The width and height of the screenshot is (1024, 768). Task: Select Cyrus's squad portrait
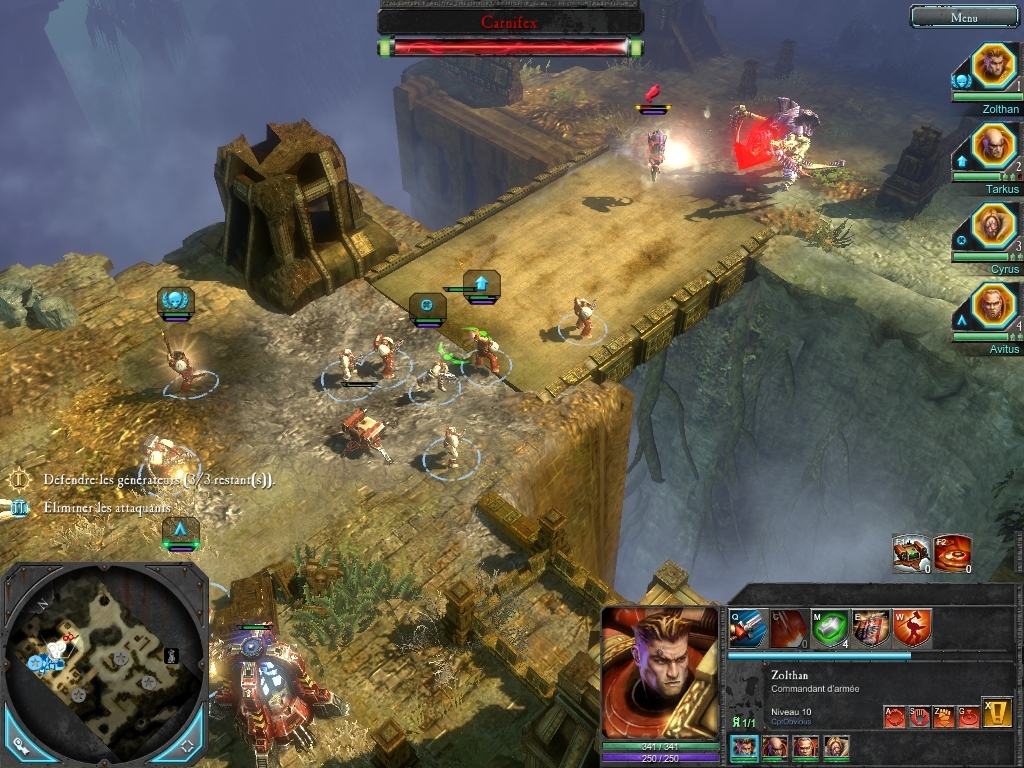[993, 226]
